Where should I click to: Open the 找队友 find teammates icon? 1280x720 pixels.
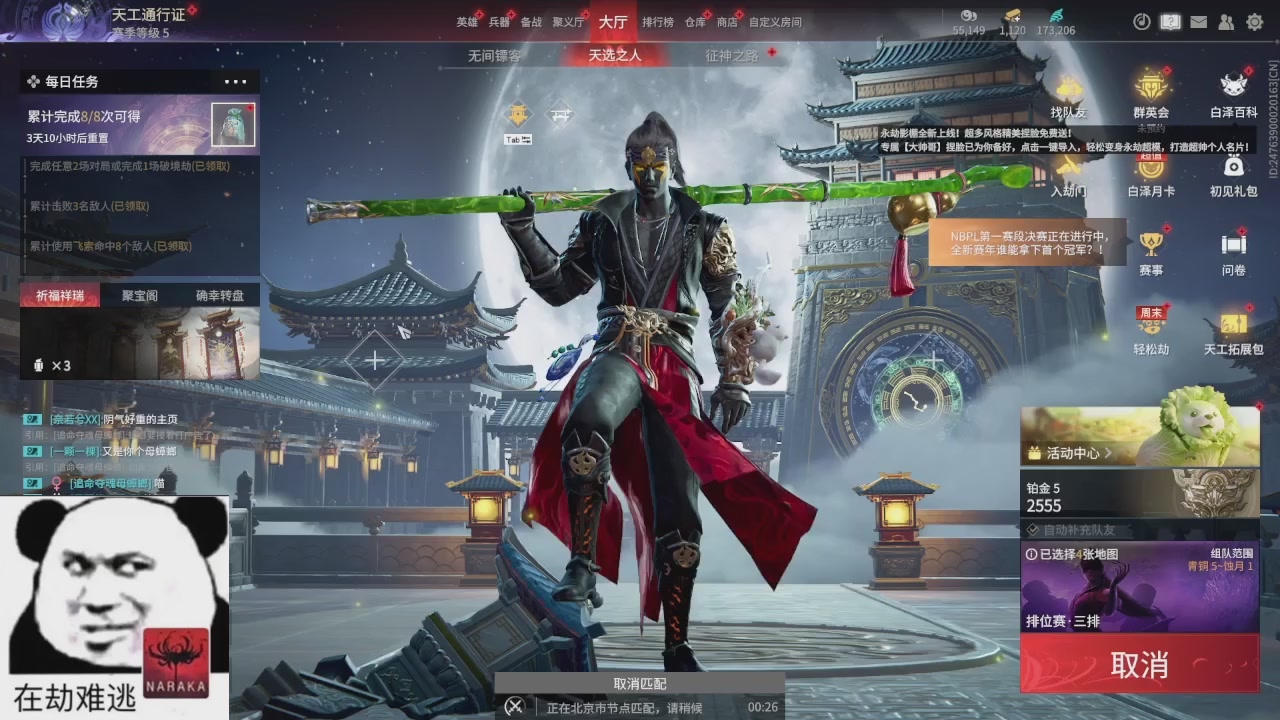(1068, 97)
